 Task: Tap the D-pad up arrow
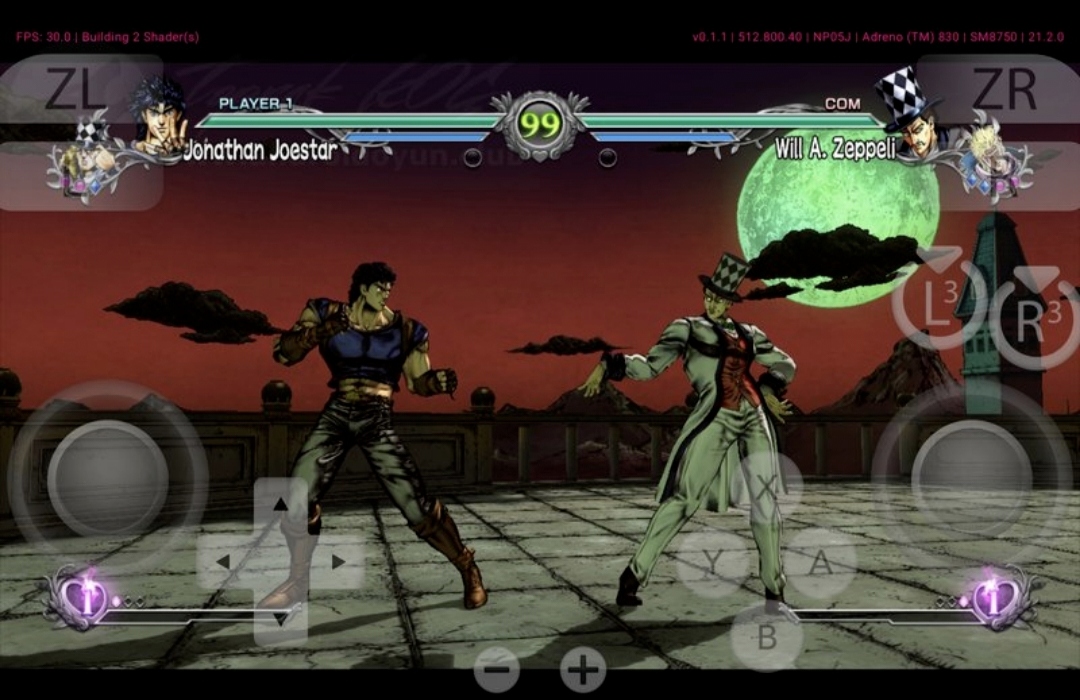pos(281,505)
